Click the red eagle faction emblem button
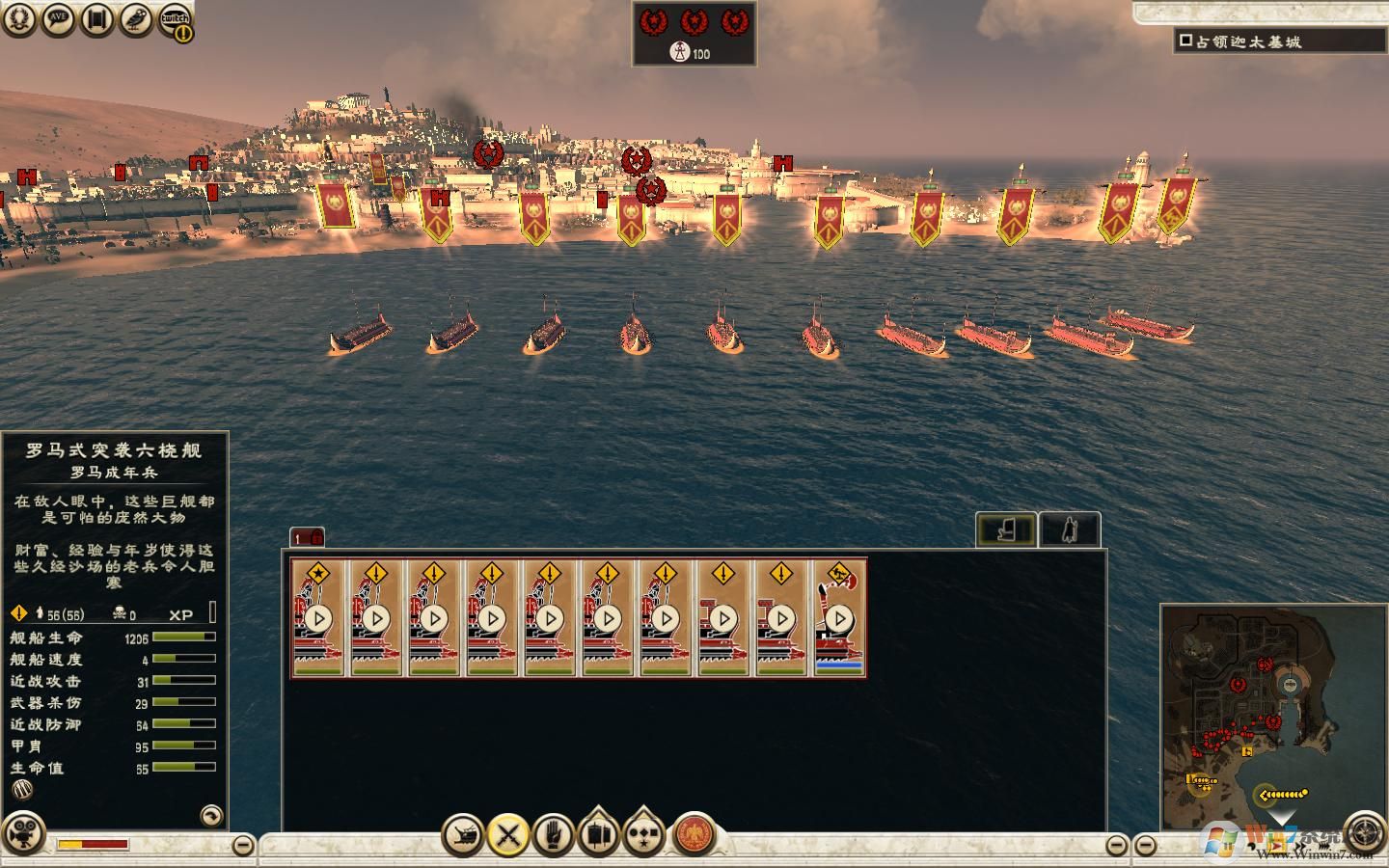Image resolution: width=1389 pixels, height=868 pixels. tap(692, 834)
